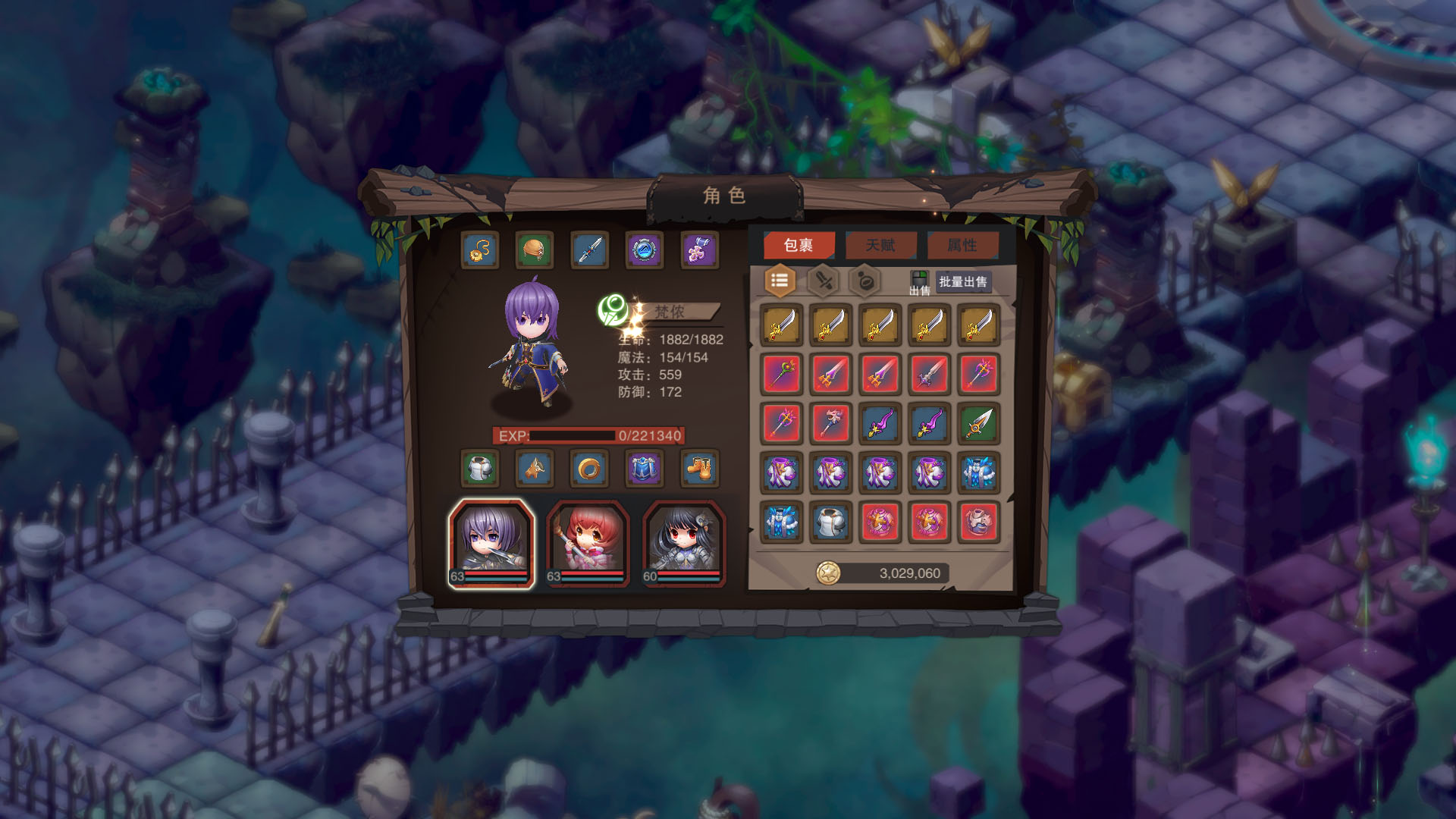
Task: Open the 天赋 (talent) tab
Action: pos(880,245)
